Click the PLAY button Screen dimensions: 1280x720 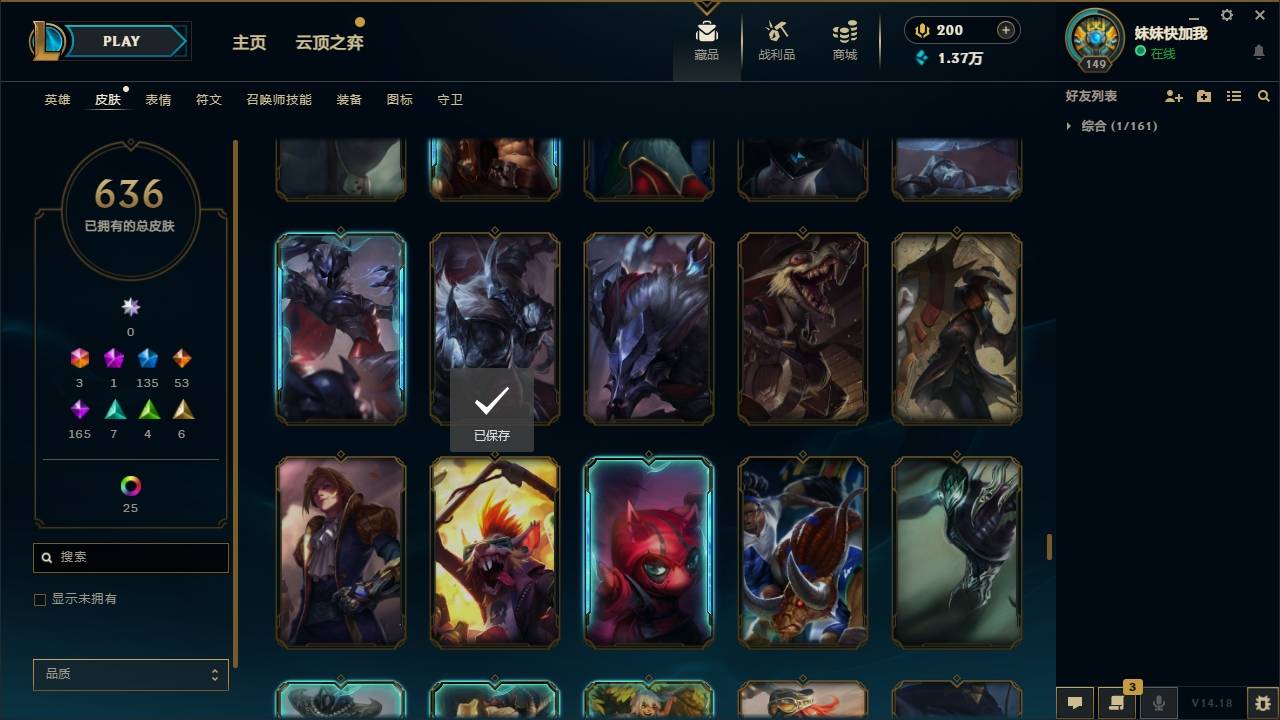tap(121, 41)
